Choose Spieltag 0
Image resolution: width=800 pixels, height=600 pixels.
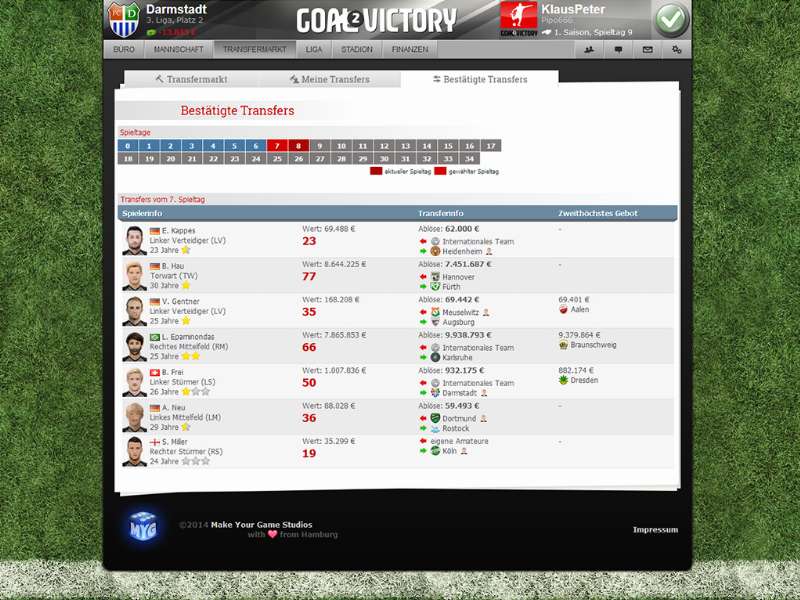127,146
